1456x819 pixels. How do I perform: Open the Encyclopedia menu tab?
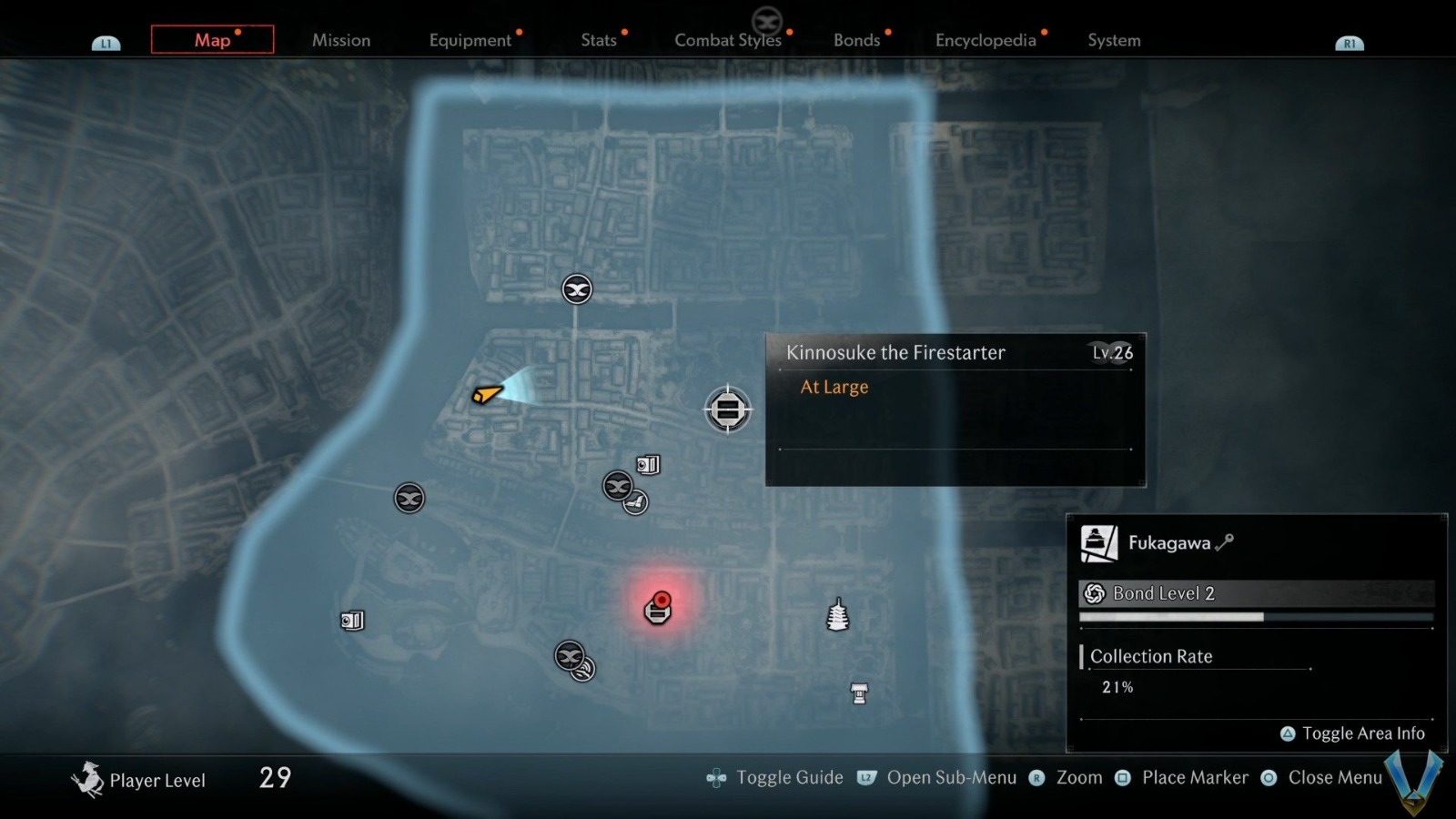coord(985,40)
